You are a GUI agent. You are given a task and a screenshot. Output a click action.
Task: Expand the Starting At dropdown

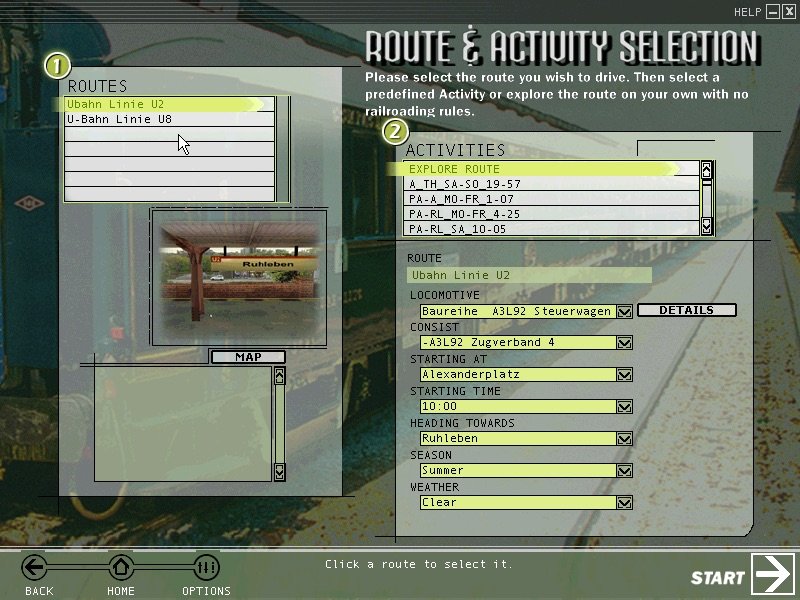(625, 375)
